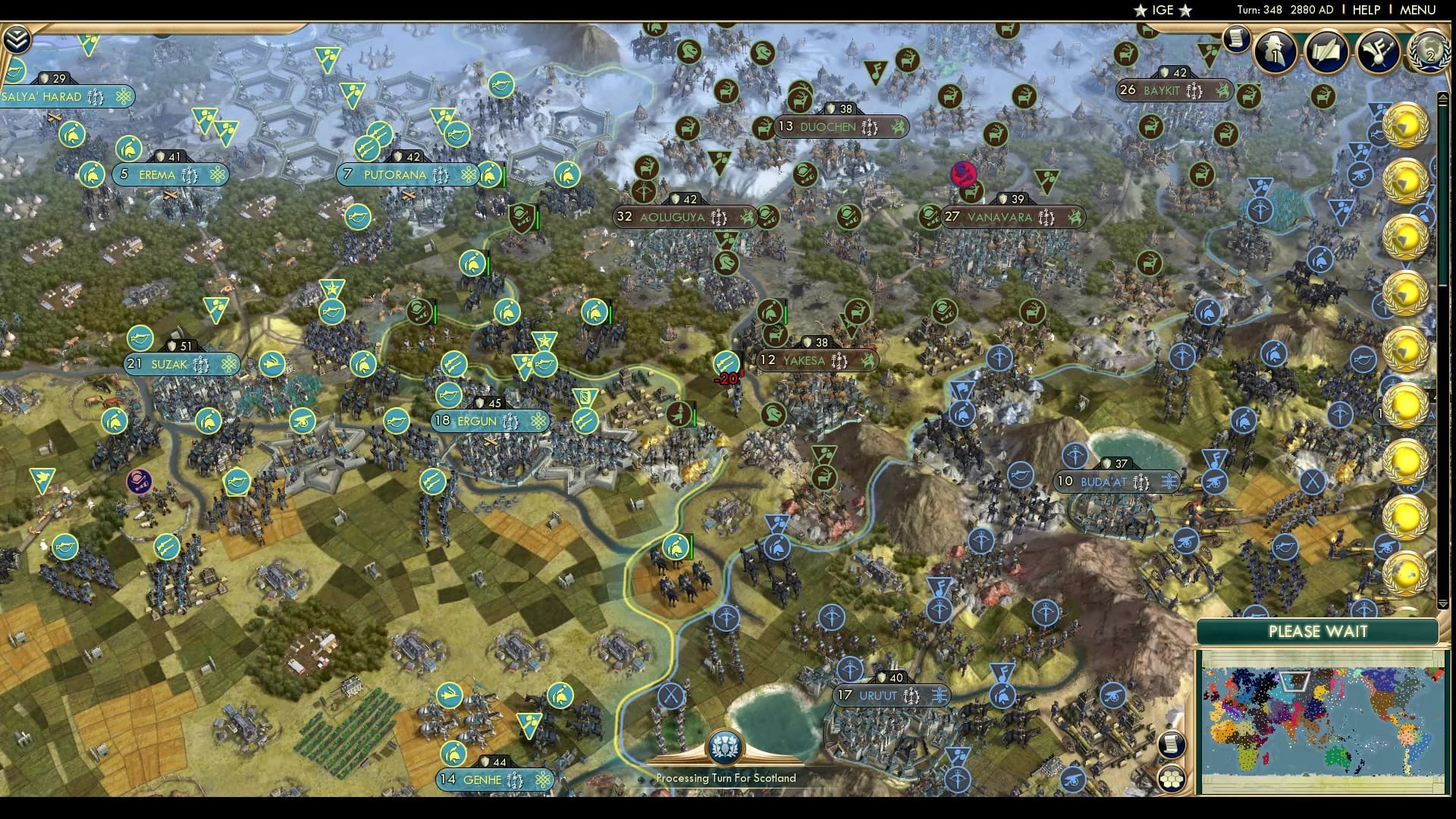Open the HELP link
Viewport: 1456px width, 819px height.
coord(1367,10)
